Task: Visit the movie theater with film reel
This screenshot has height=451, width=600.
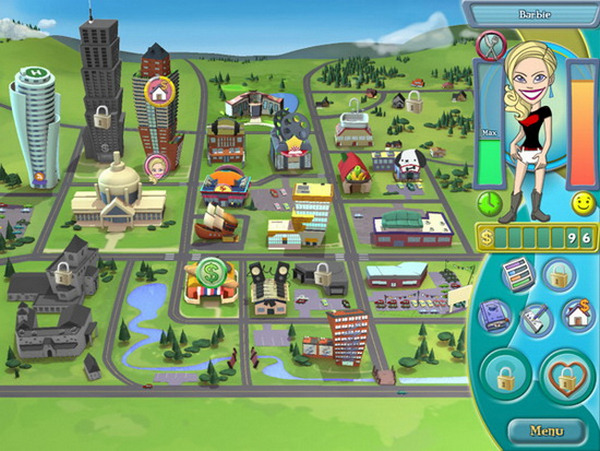Action: [289, 143]
